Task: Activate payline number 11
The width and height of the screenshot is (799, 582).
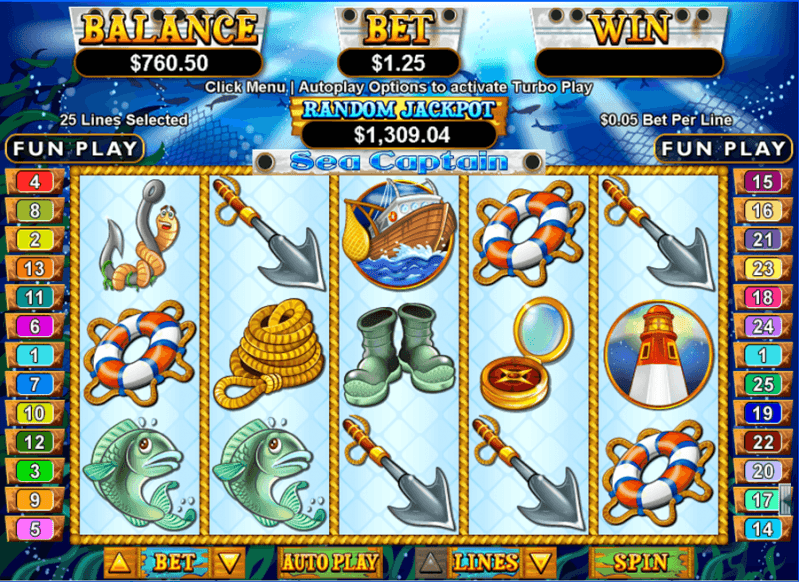Action: pyautogui.click(x=35, y=297)
